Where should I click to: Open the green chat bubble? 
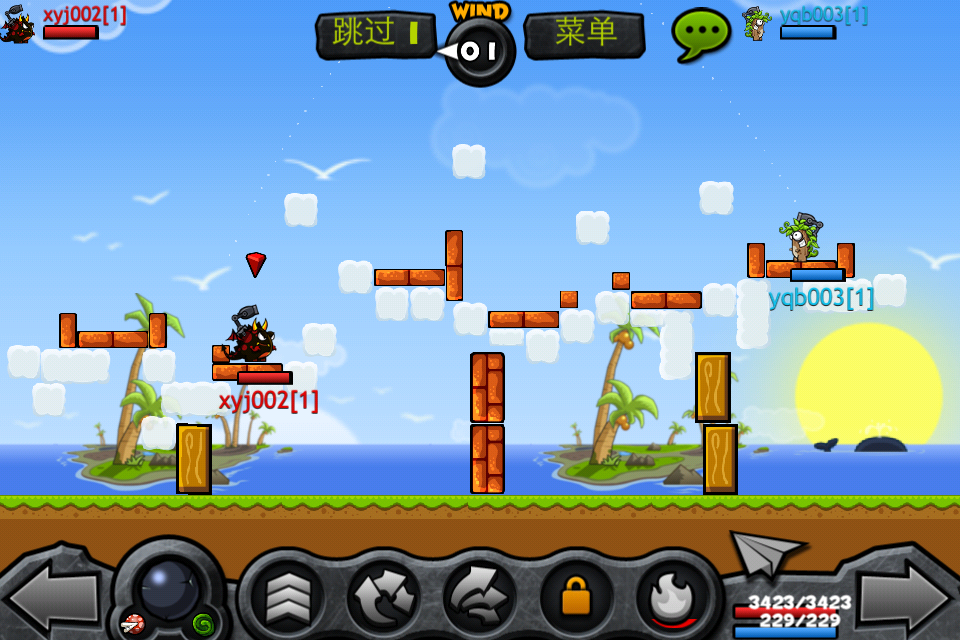(x=701, y=34)
